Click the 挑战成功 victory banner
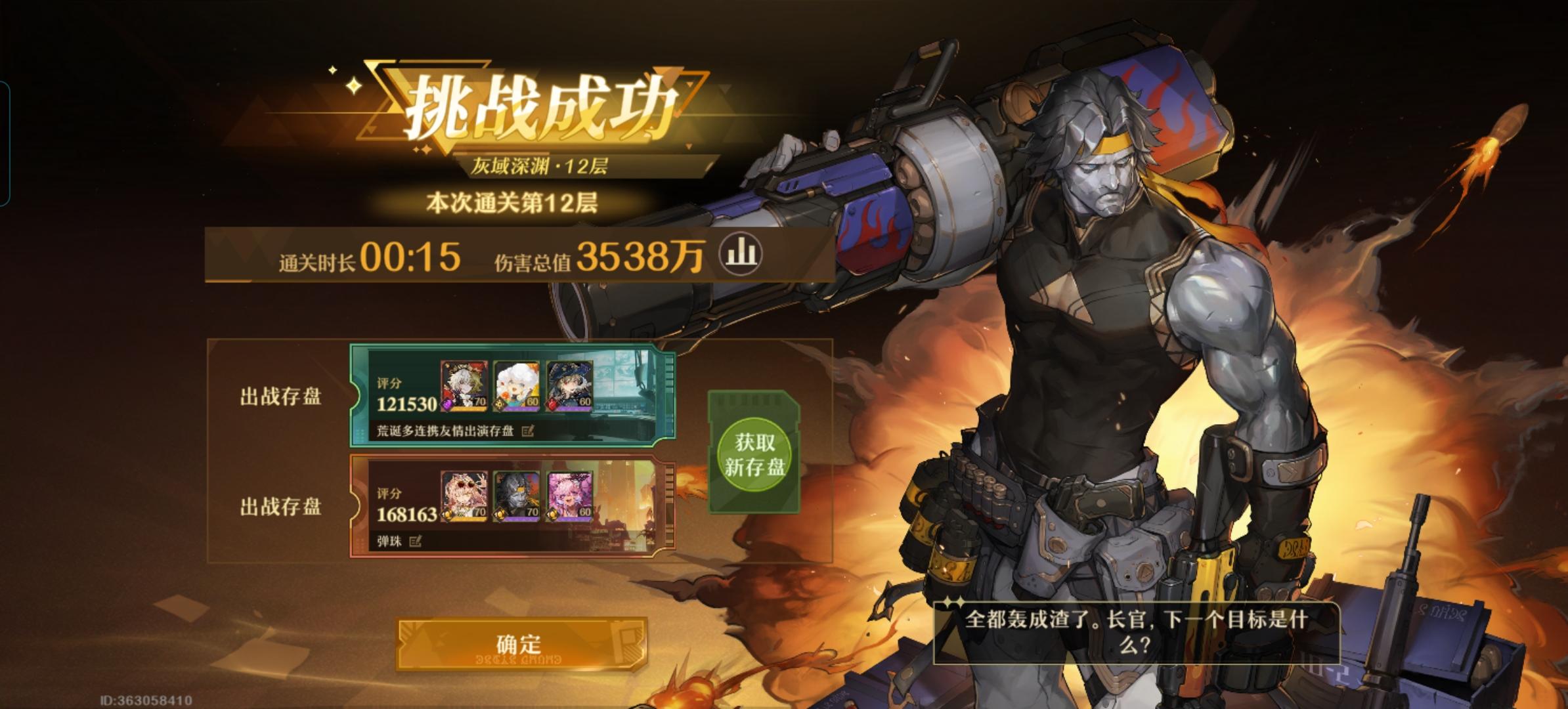 (538, 102)
